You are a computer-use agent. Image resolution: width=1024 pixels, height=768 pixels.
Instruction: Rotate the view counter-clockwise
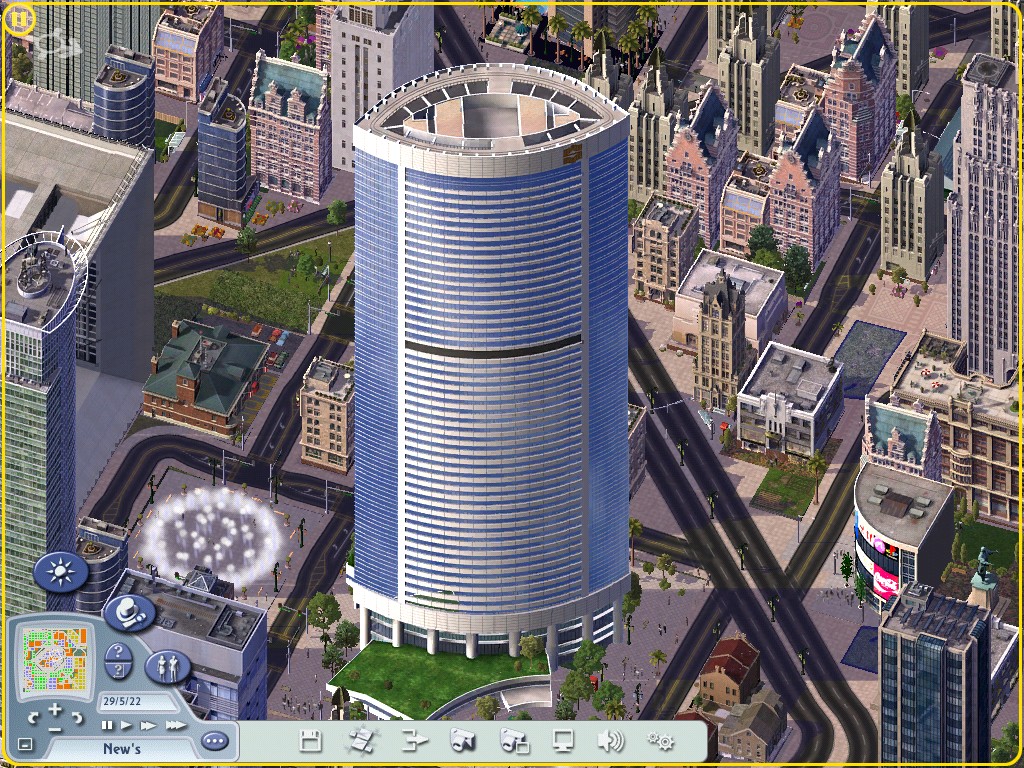(x=34, y=717)
